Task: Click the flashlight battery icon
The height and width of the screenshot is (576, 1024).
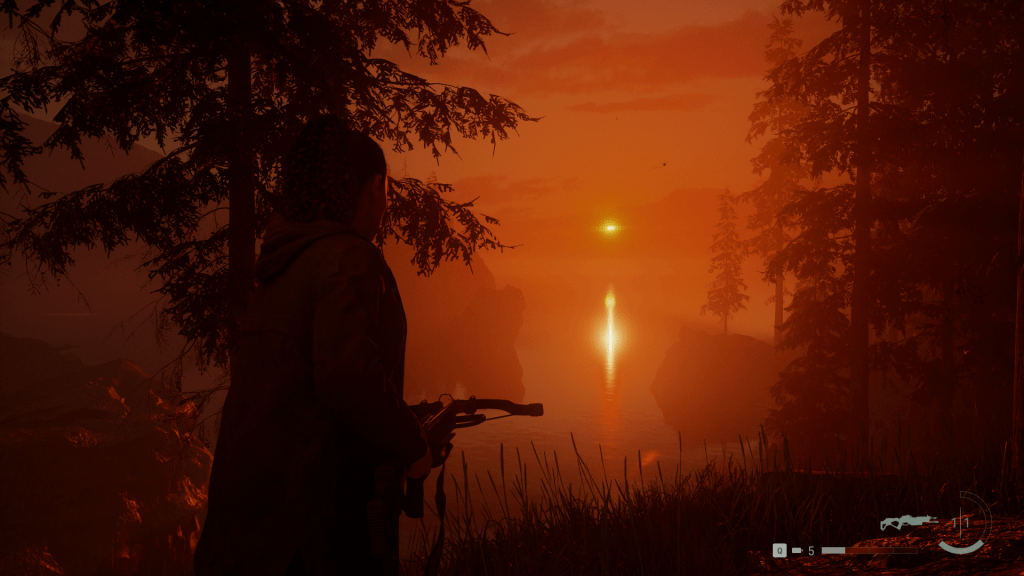Action: pos(797,550)
